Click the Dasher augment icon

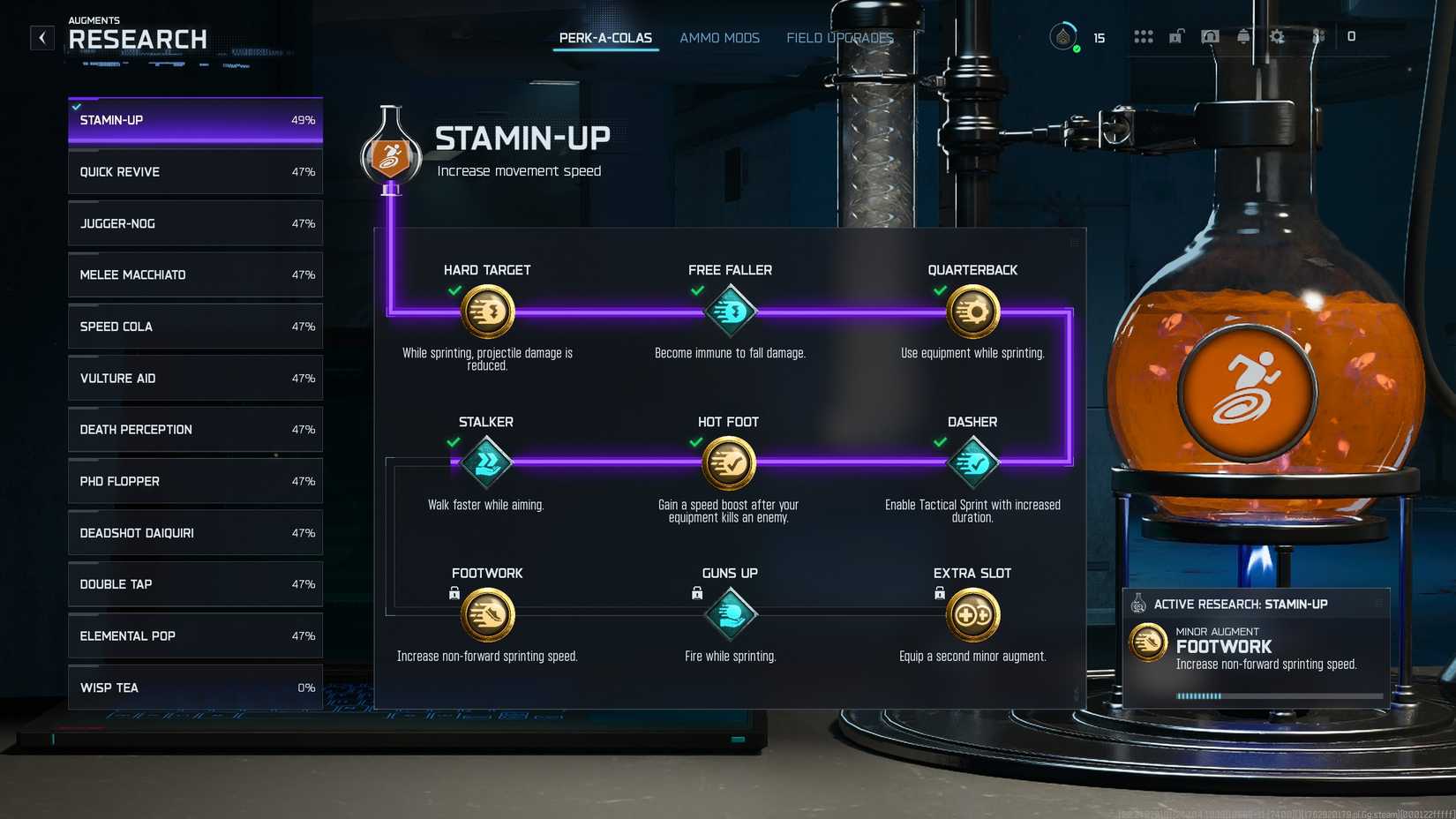(972, 462)
